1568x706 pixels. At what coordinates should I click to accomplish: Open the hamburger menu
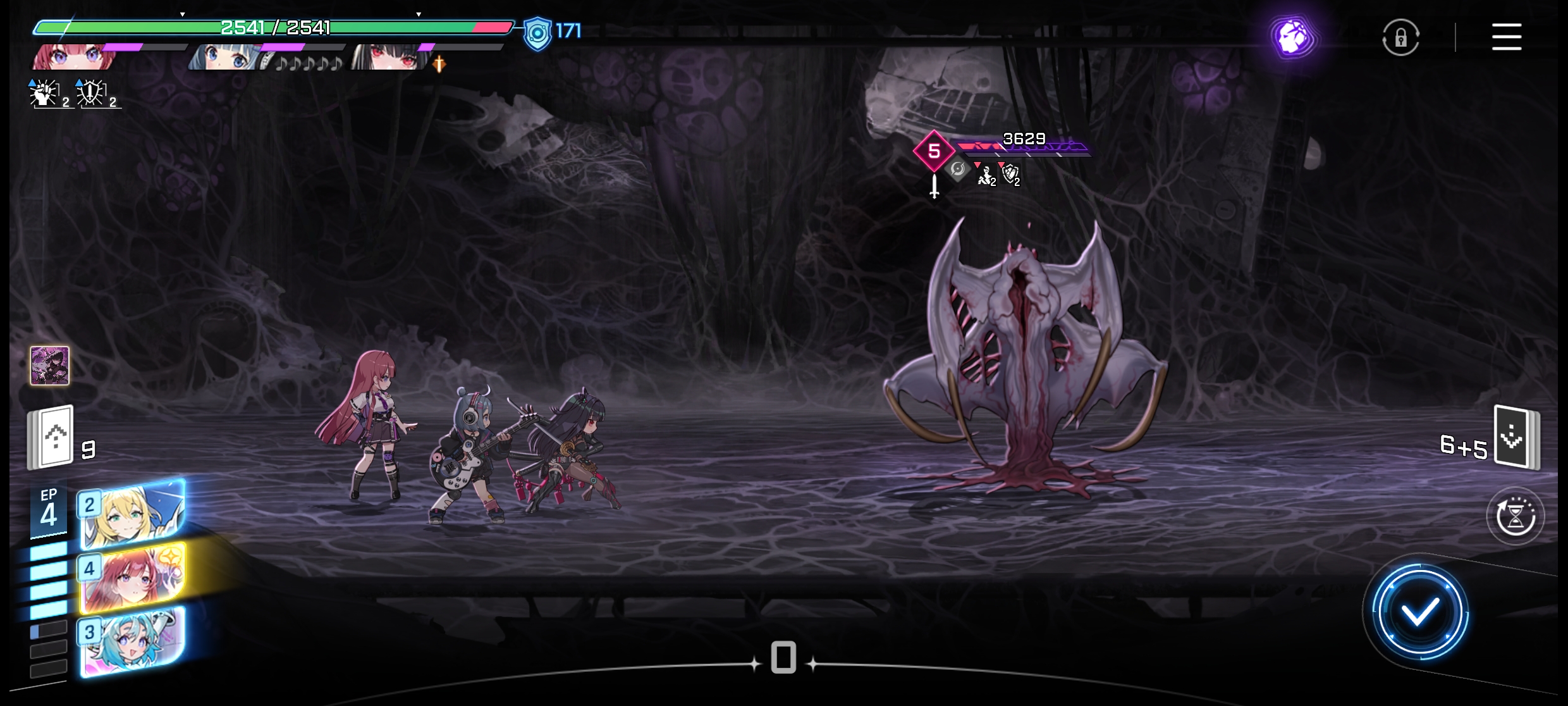click(x=1506, y=37)
